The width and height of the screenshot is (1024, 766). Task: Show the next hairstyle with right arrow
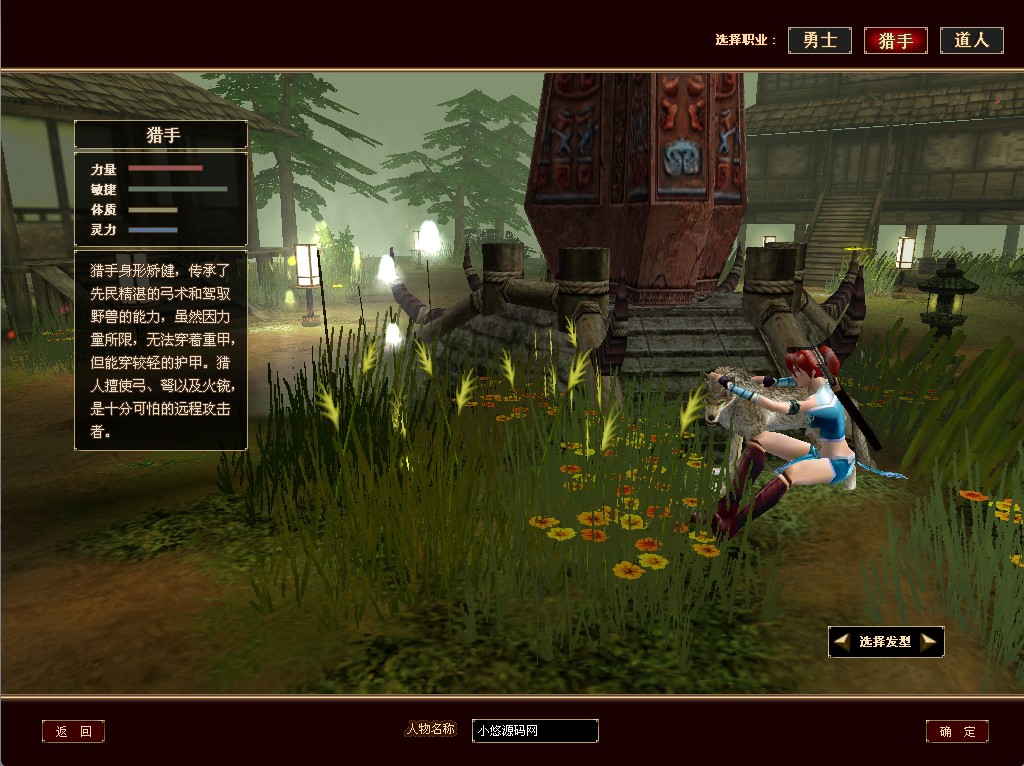click(x=929, y=642)
